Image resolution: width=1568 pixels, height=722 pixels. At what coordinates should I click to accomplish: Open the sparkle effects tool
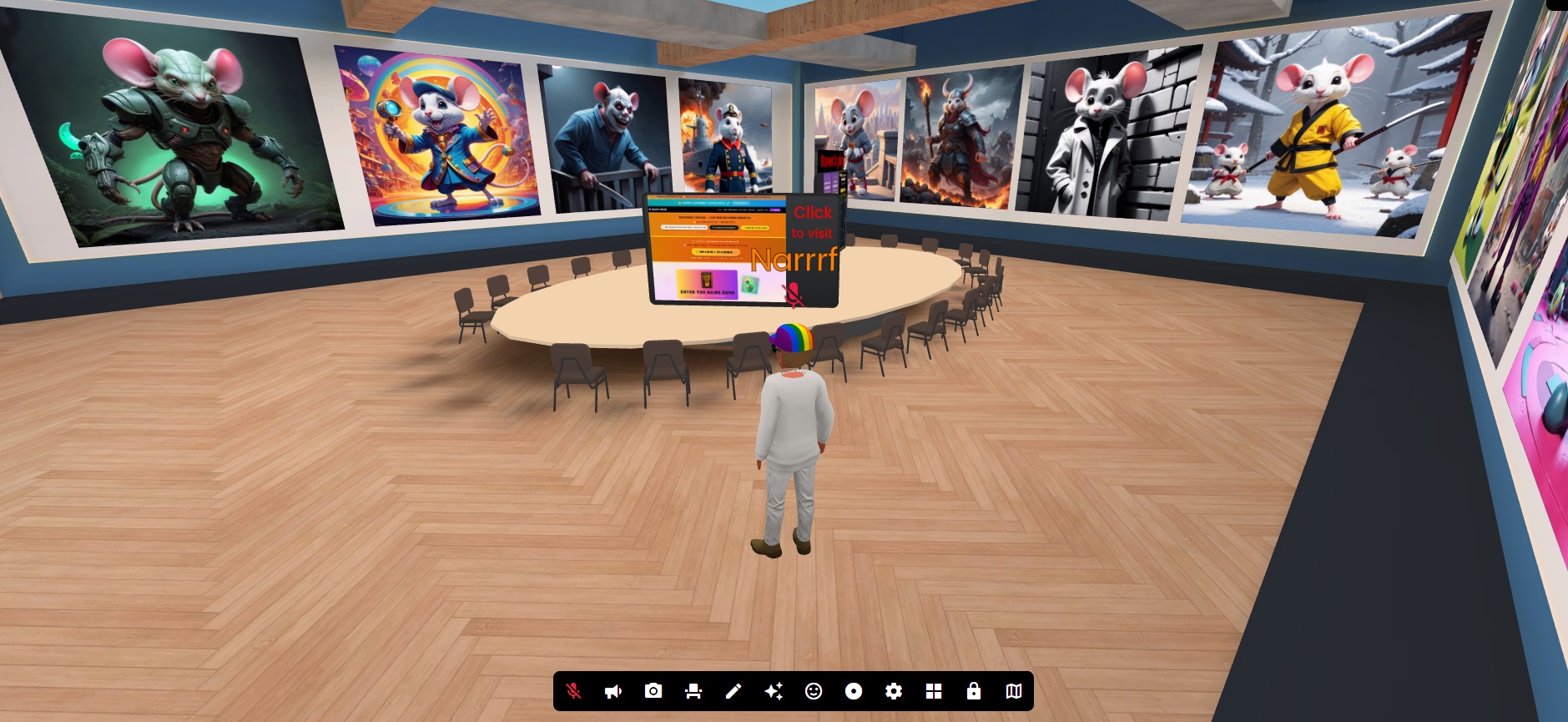pyautogui.click(x=775, y=690)
